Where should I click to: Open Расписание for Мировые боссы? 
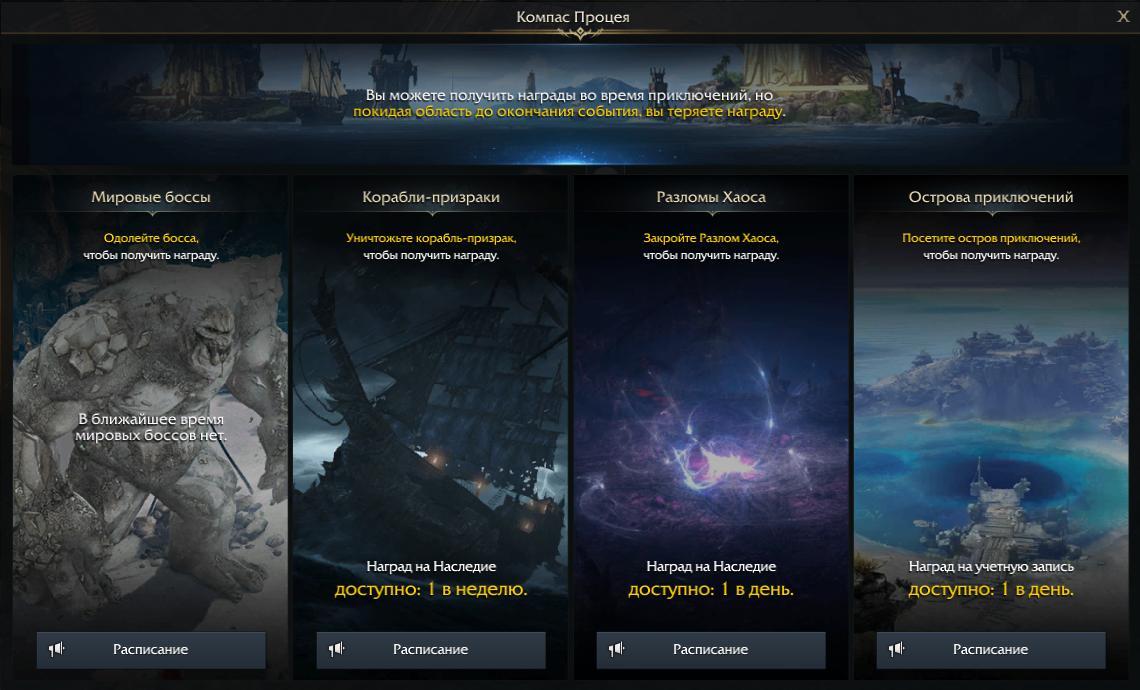(151, 649)
